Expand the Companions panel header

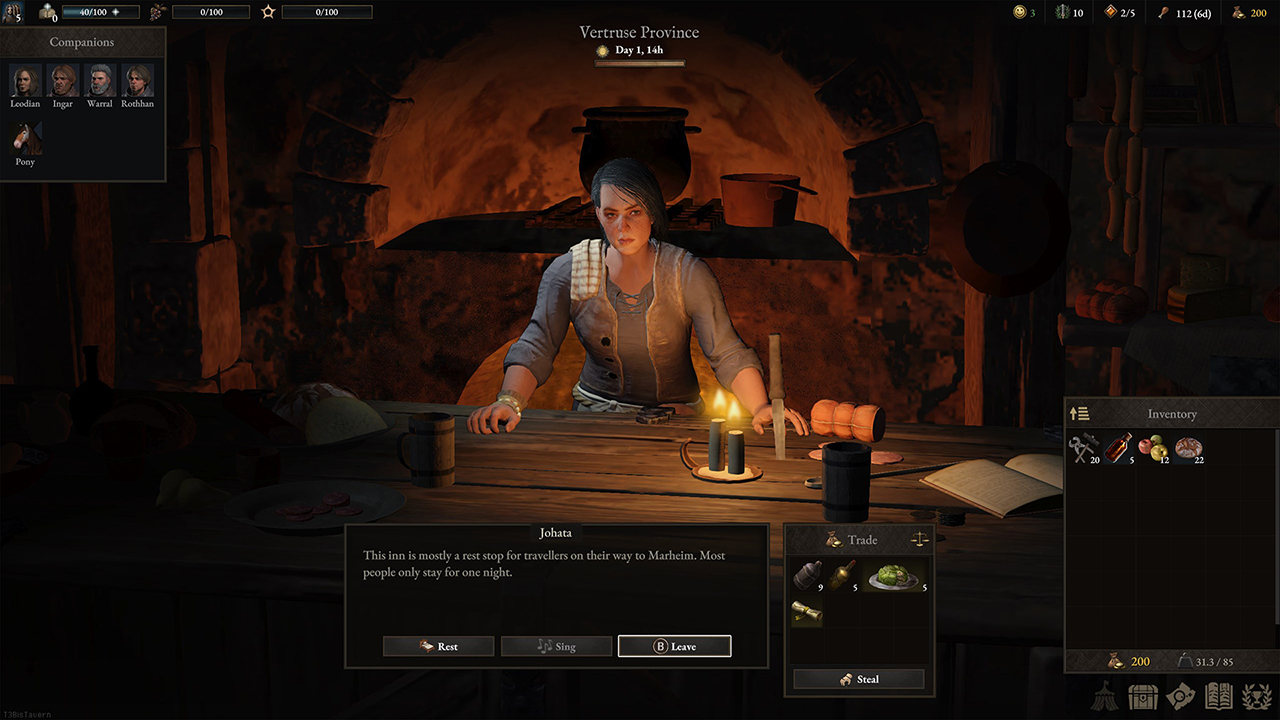point(82,42)
